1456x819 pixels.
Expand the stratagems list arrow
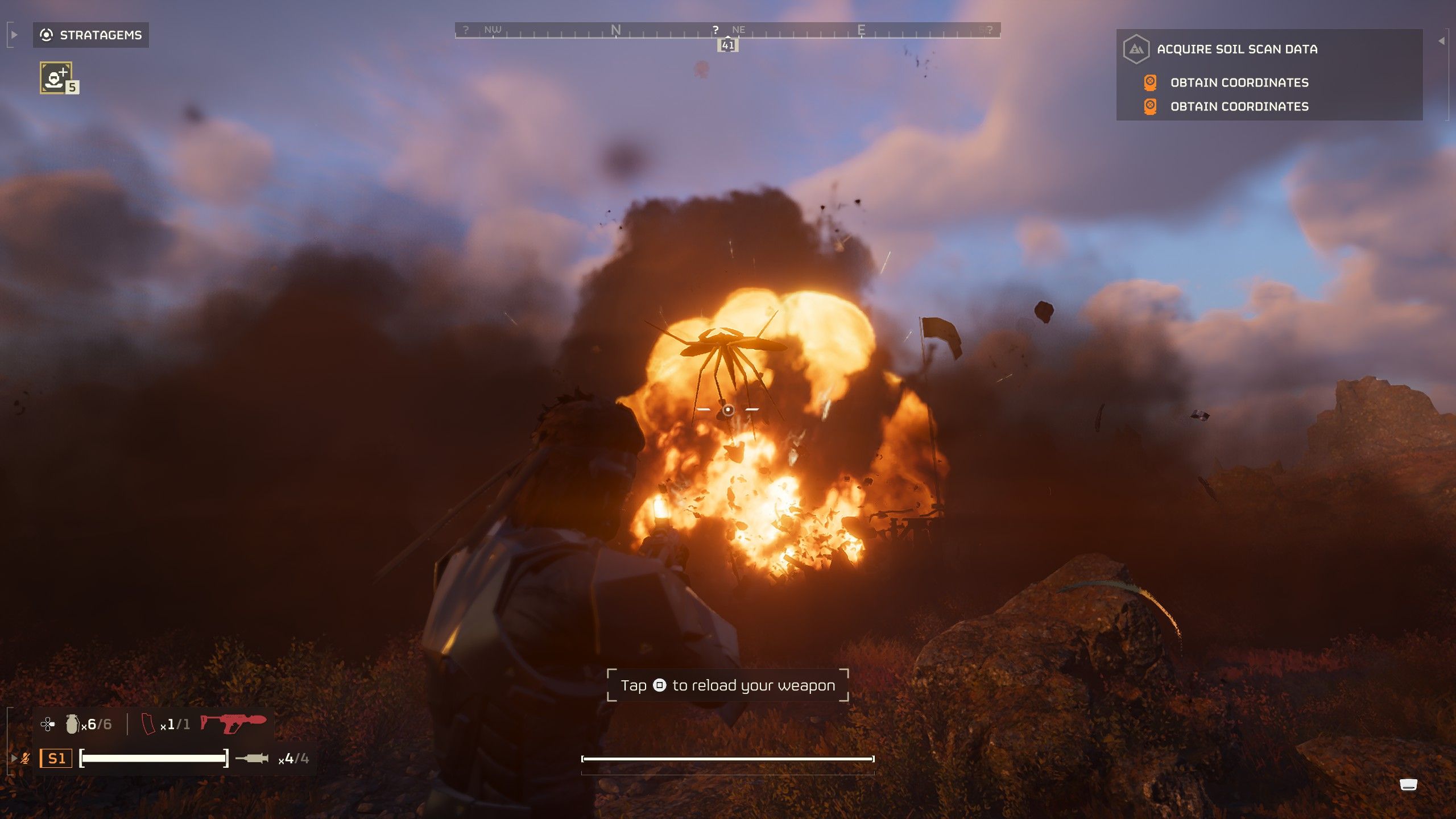pos(14,35)
